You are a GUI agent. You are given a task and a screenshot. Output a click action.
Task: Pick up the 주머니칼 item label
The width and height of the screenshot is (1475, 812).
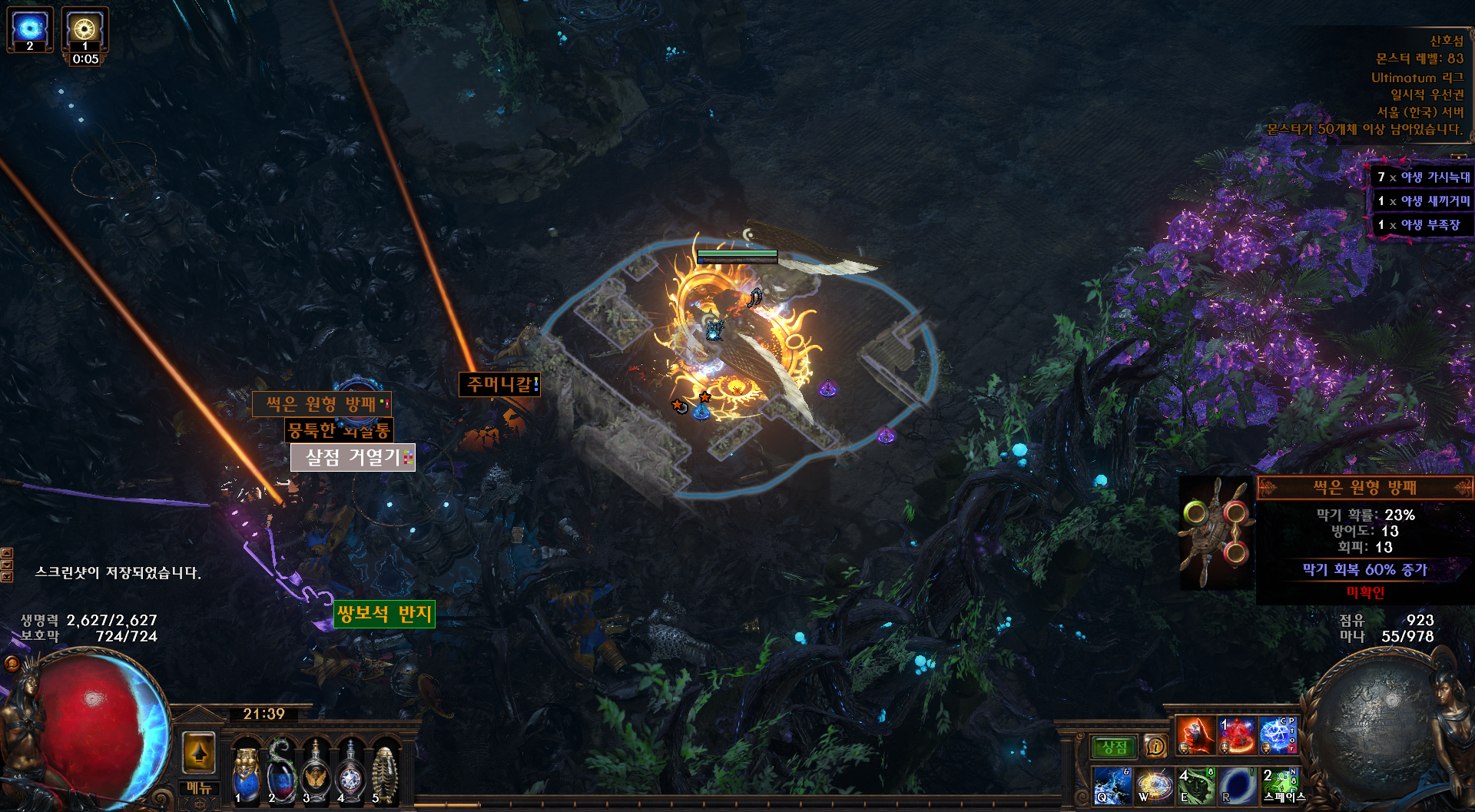pyautogui.click(x=499, y=384)
